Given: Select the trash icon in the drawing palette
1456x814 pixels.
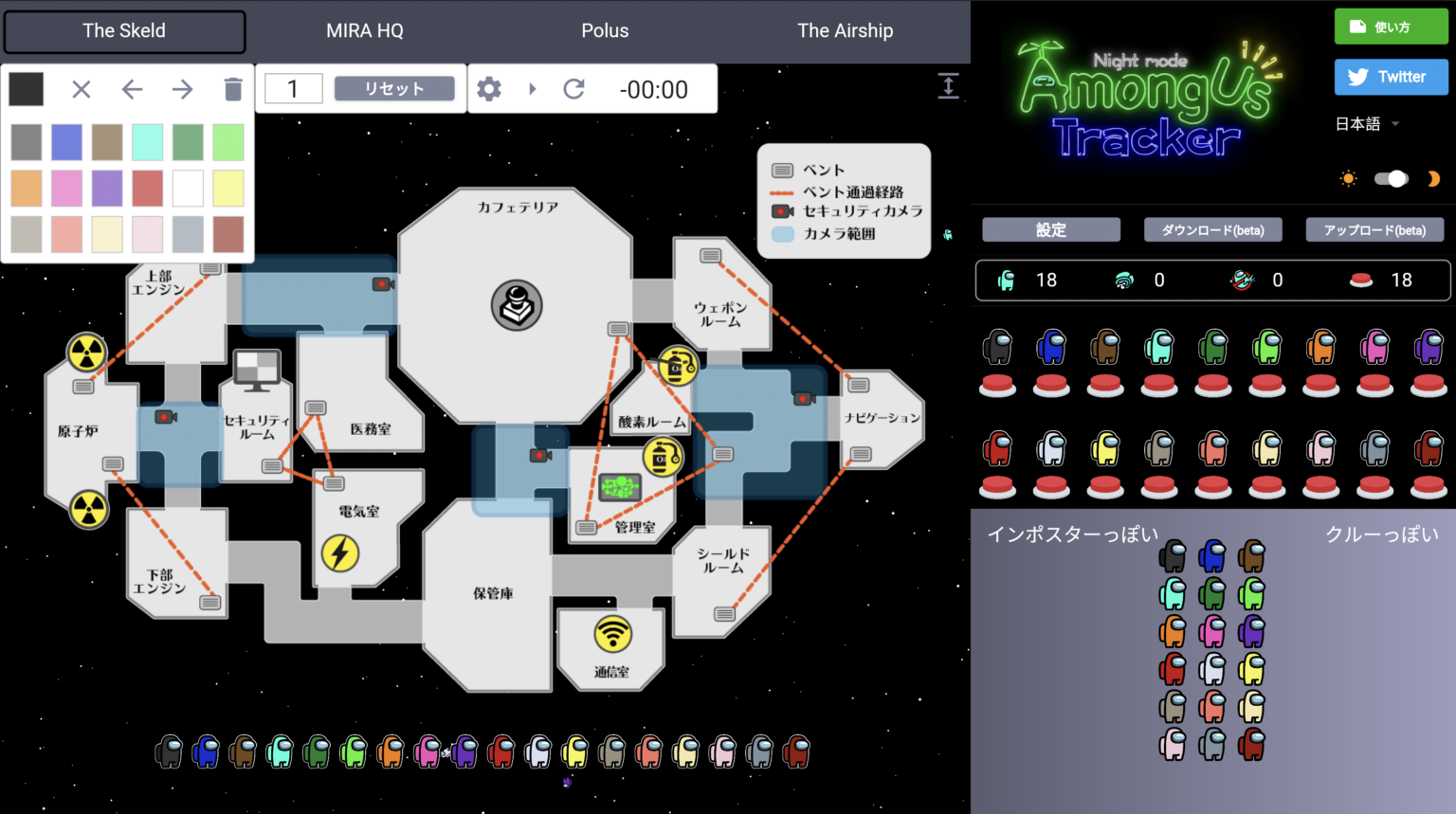Looking at the screenshot, I should (231, 88).
